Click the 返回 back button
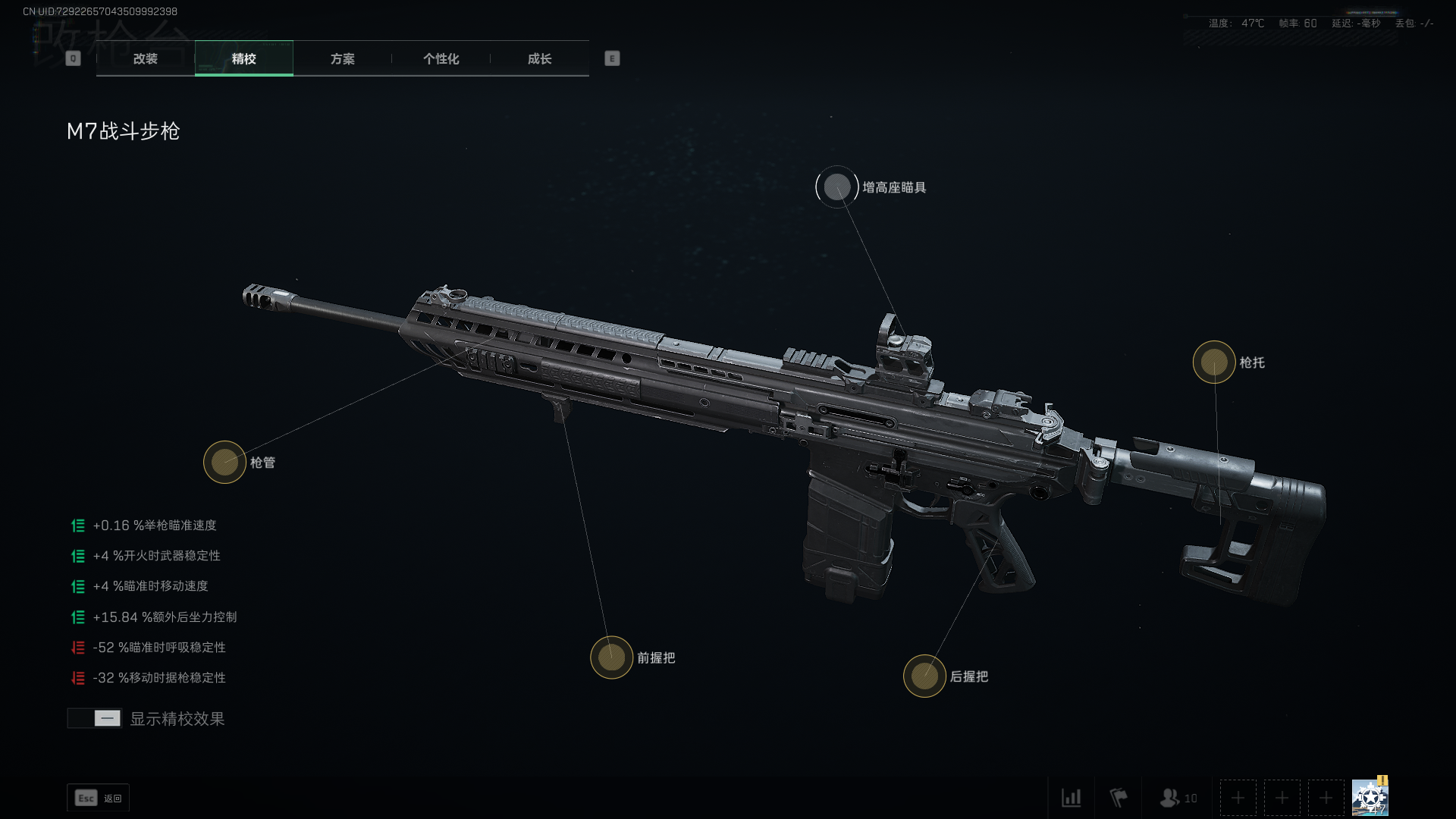Image resolution: width=1456 pixels, height=819 pixels. (99, 798)
